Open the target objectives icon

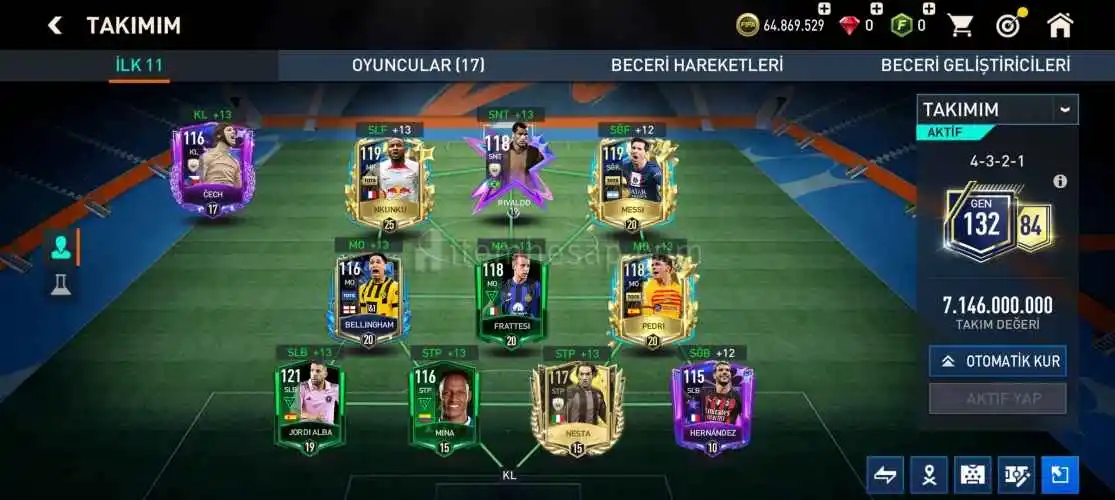pyautogui.click(x=1008, y=25)
